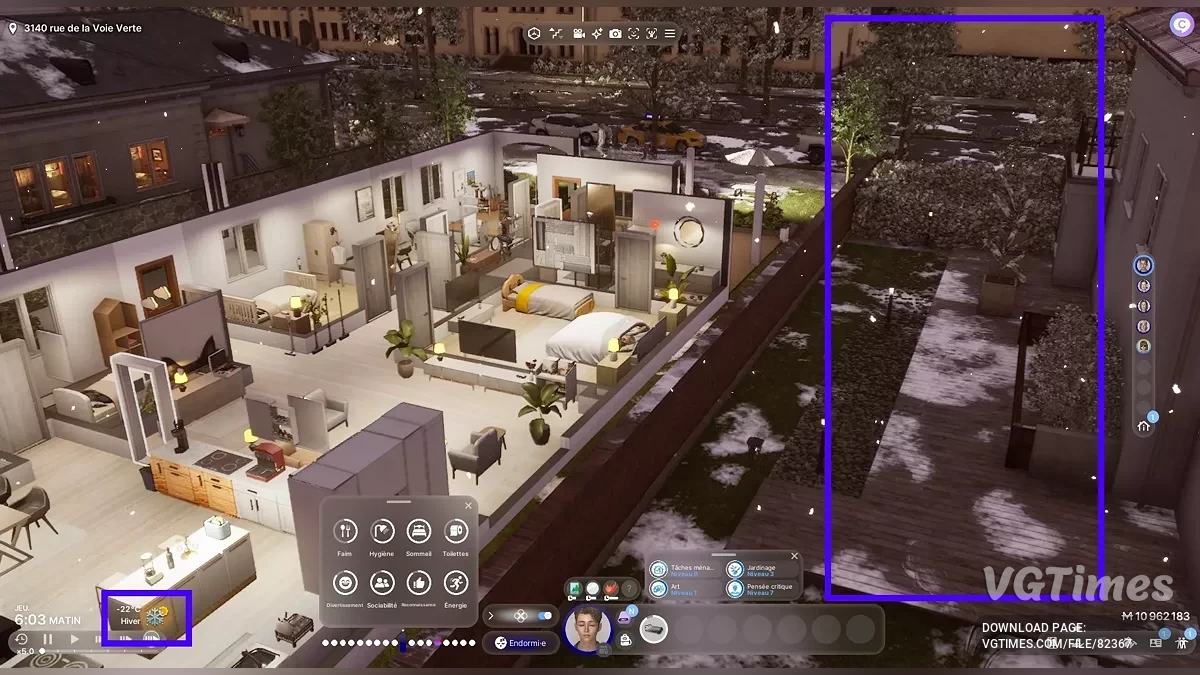Open the top toolbar hamburger menu
1200x675 pixels.
click(670, 34)
